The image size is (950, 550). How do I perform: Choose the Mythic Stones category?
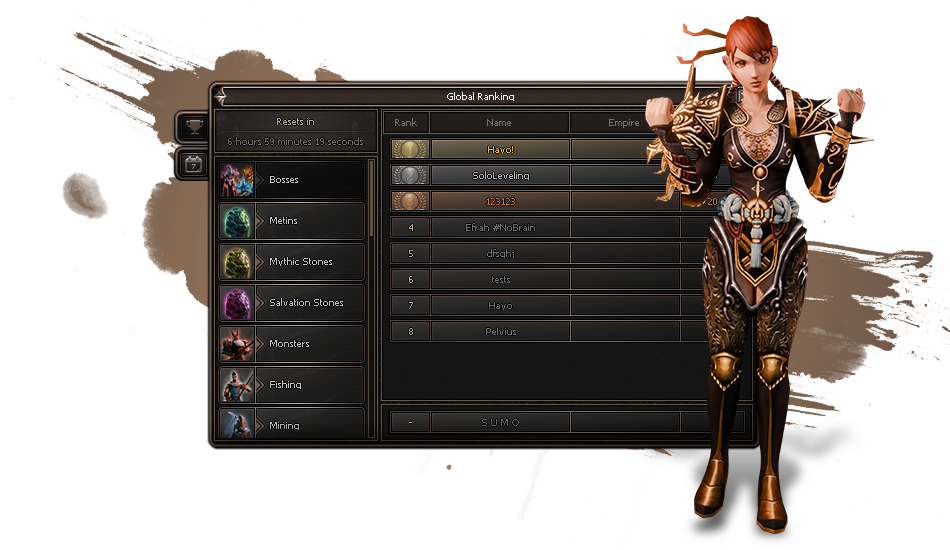[292, 262]
